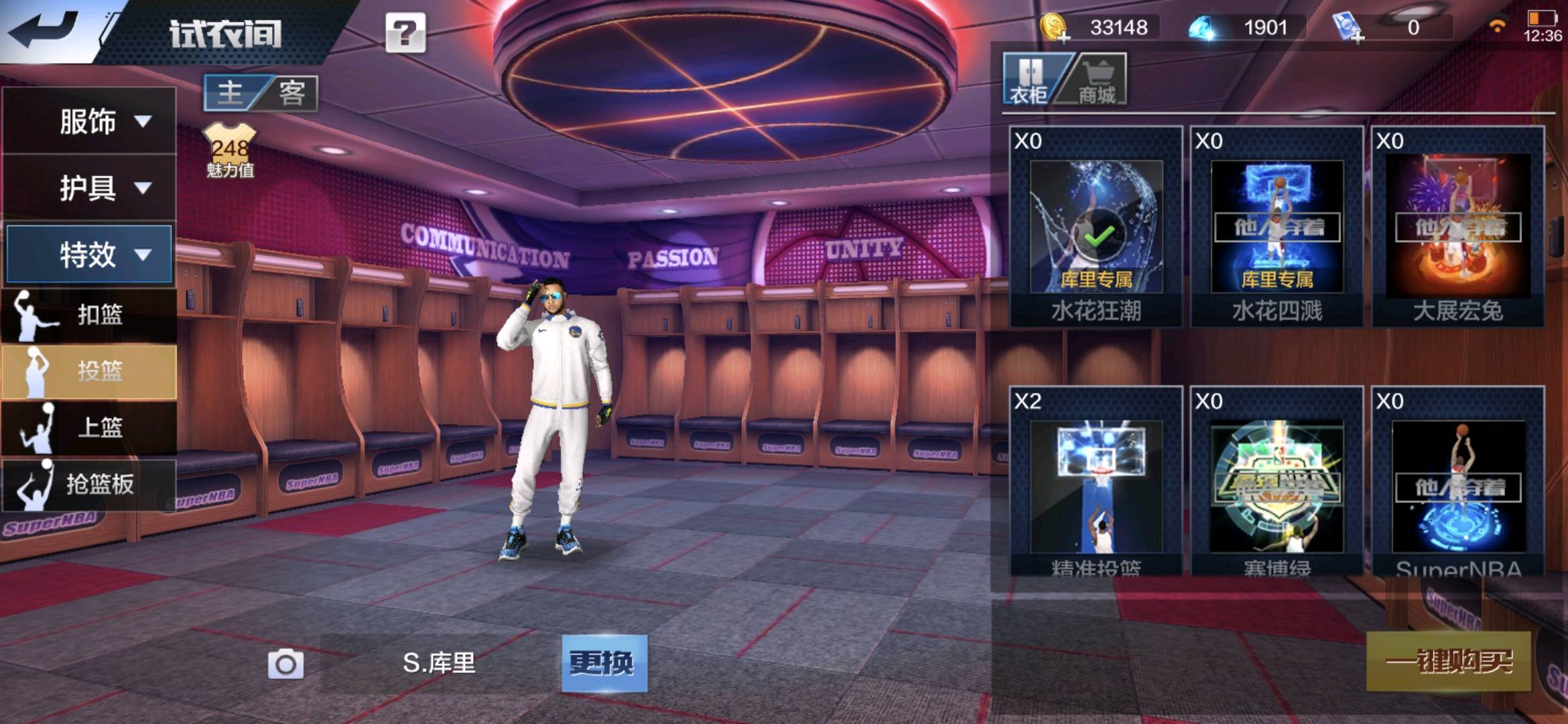Select 投篮 shooting effects

[x=89, y=371]
